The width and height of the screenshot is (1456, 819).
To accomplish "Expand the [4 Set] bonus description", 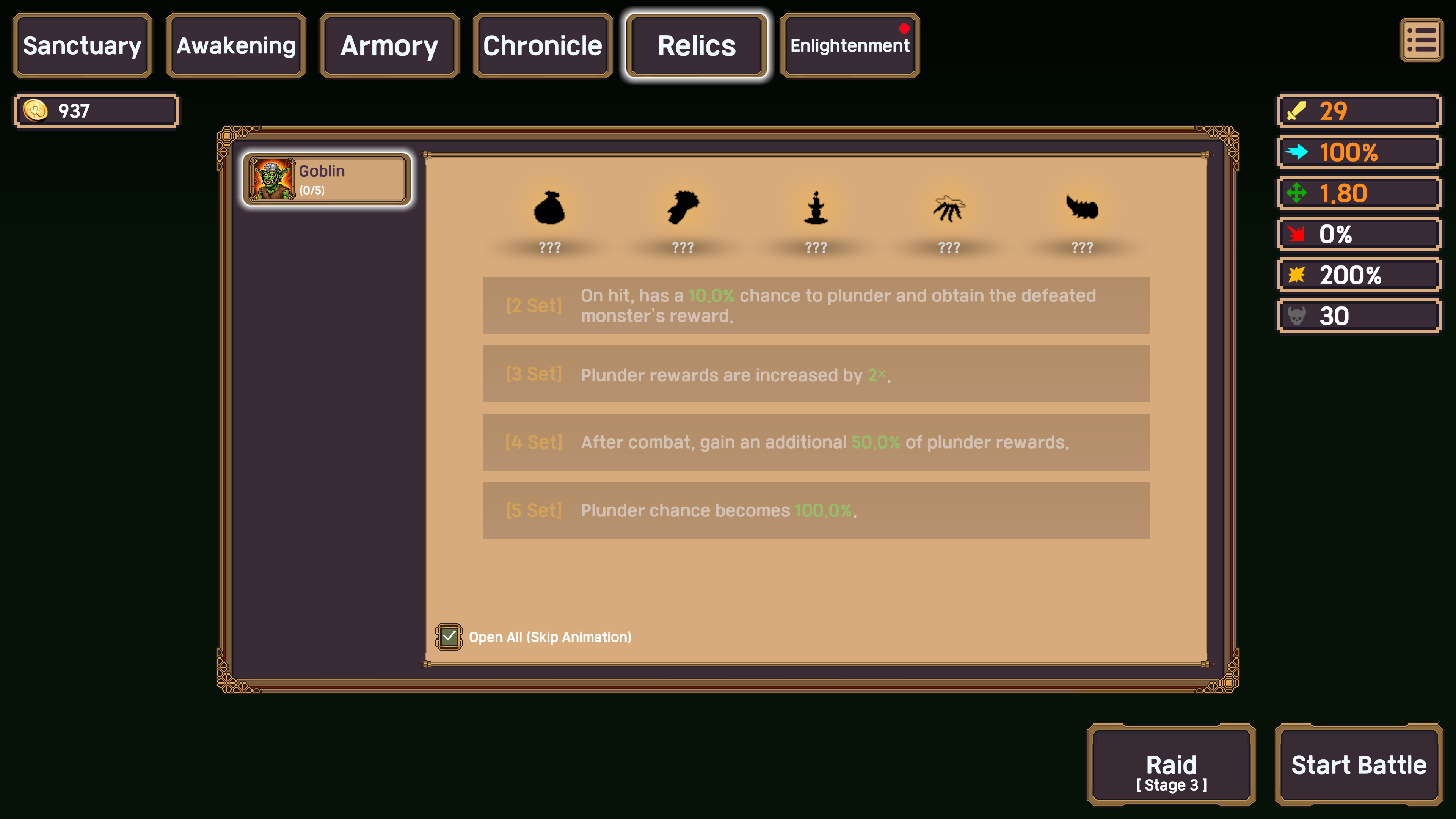I will click(x=816, y=442).
